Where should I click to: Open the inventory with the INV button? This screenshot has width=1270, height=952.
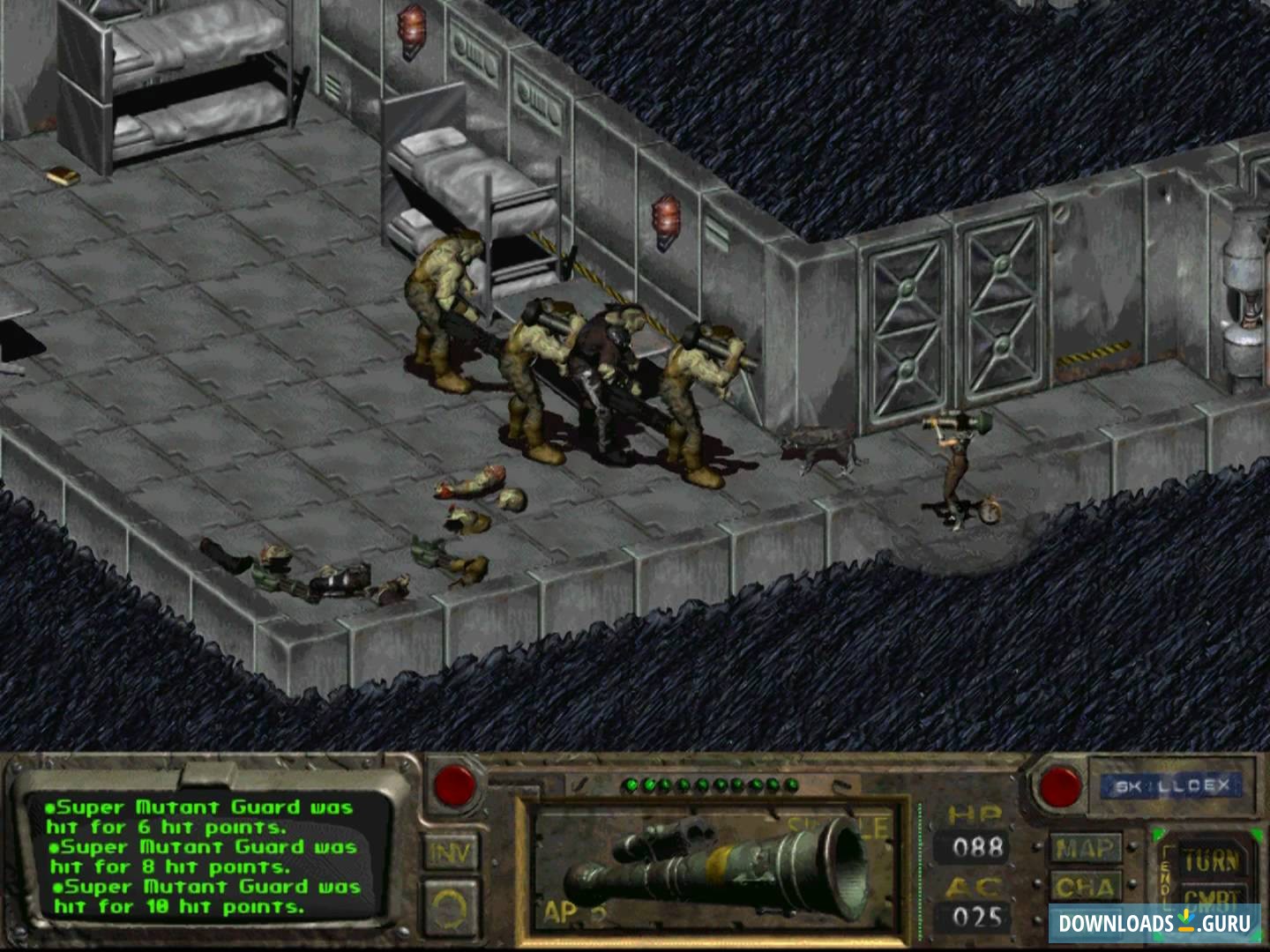tap(453, 851)
